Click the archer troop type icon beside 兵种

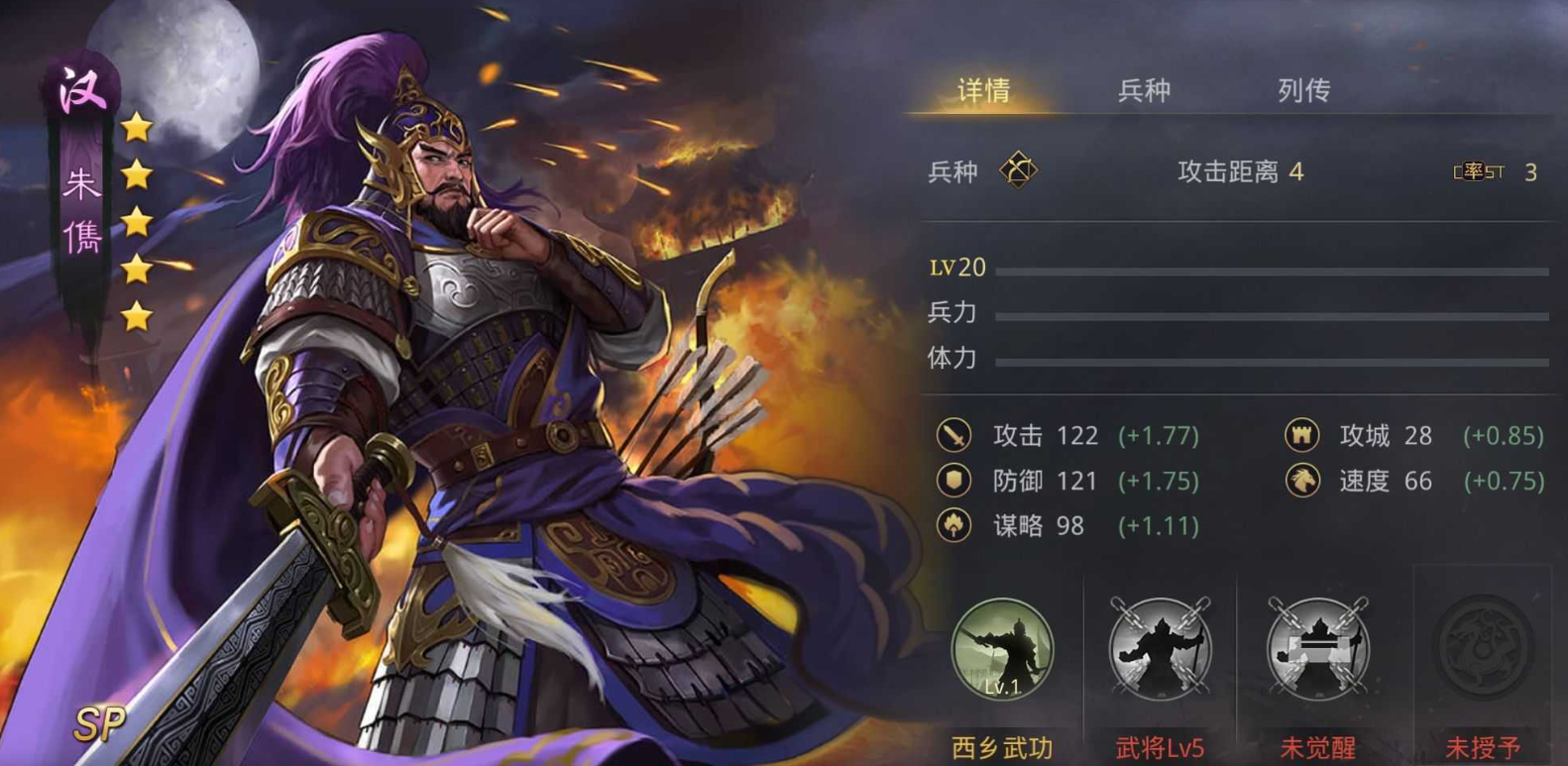(1019, 167)
